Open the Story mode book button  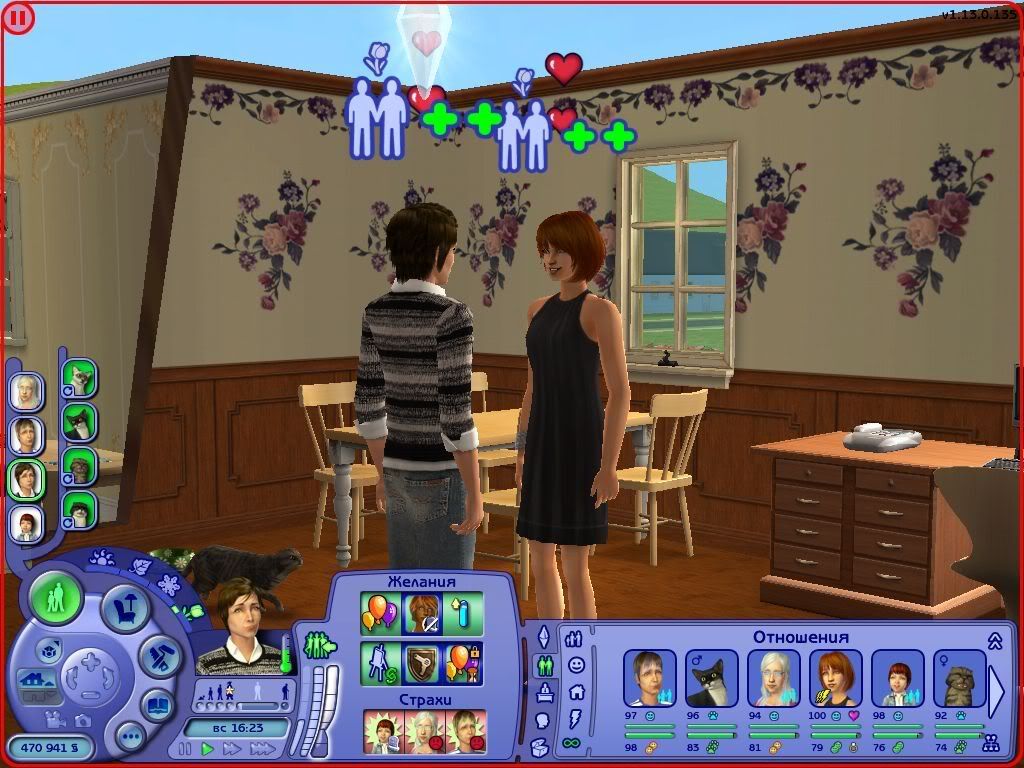point(157,704)
